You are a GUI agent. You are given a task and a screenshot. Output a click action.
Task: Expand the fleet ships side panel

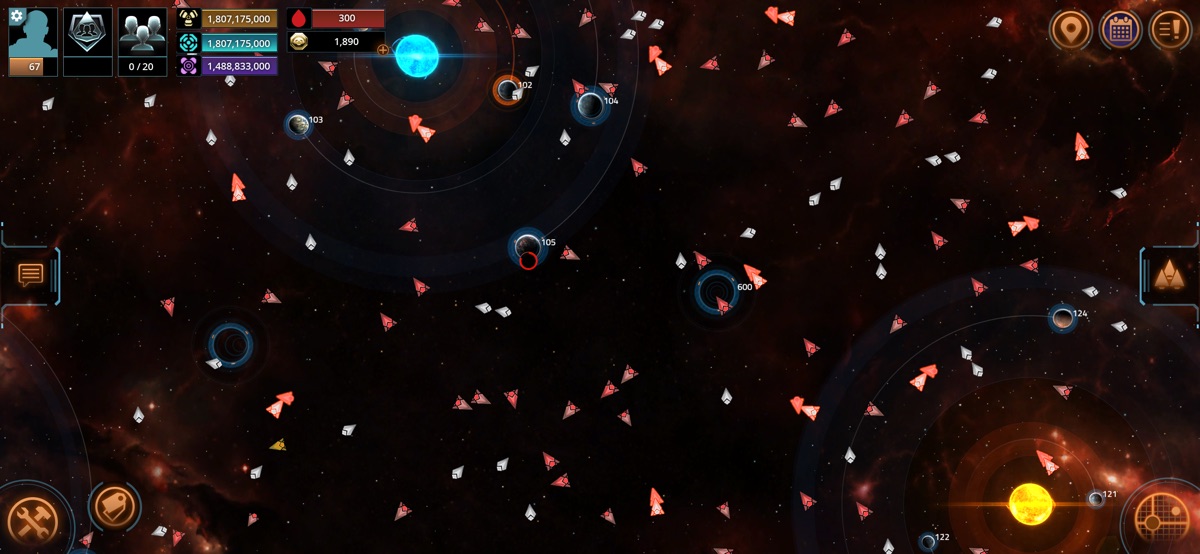tap(1167, 274)
